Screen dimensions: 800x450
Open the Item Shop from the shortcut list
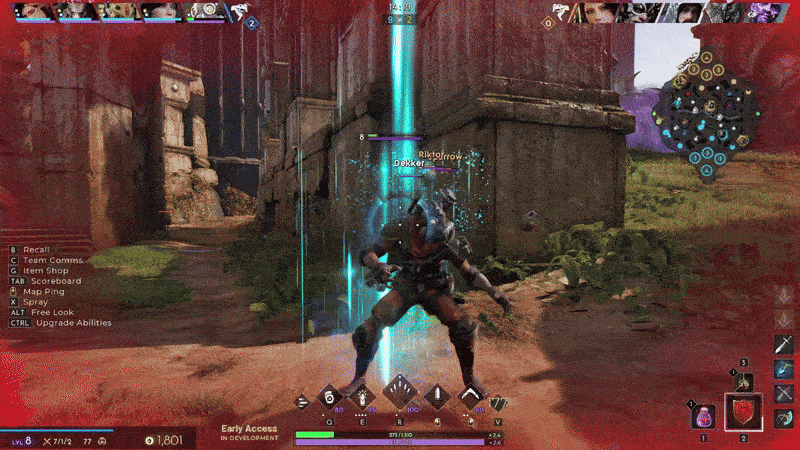[x=46, y=270]
